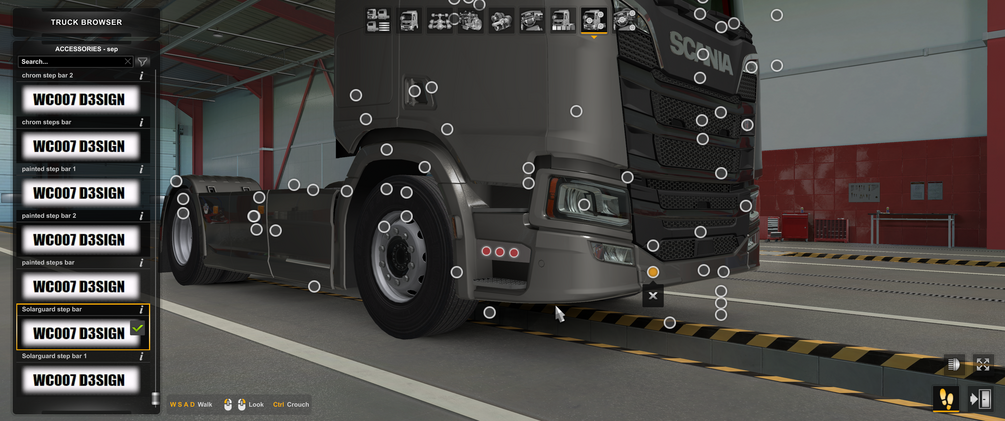Toggle the truck headlights icon
This screenshot has height=421, width=1005.
[x=954, y=365]
